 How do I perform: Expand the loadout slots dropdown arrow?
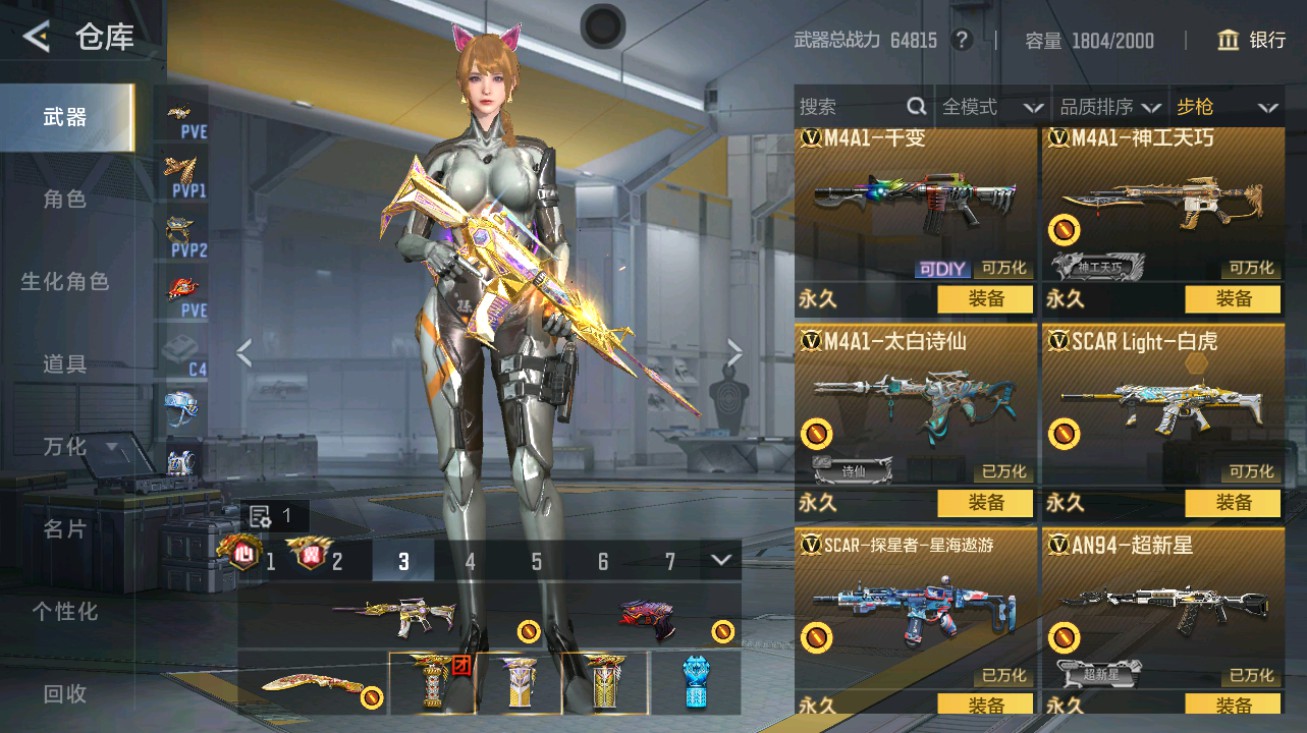(721, 560)
